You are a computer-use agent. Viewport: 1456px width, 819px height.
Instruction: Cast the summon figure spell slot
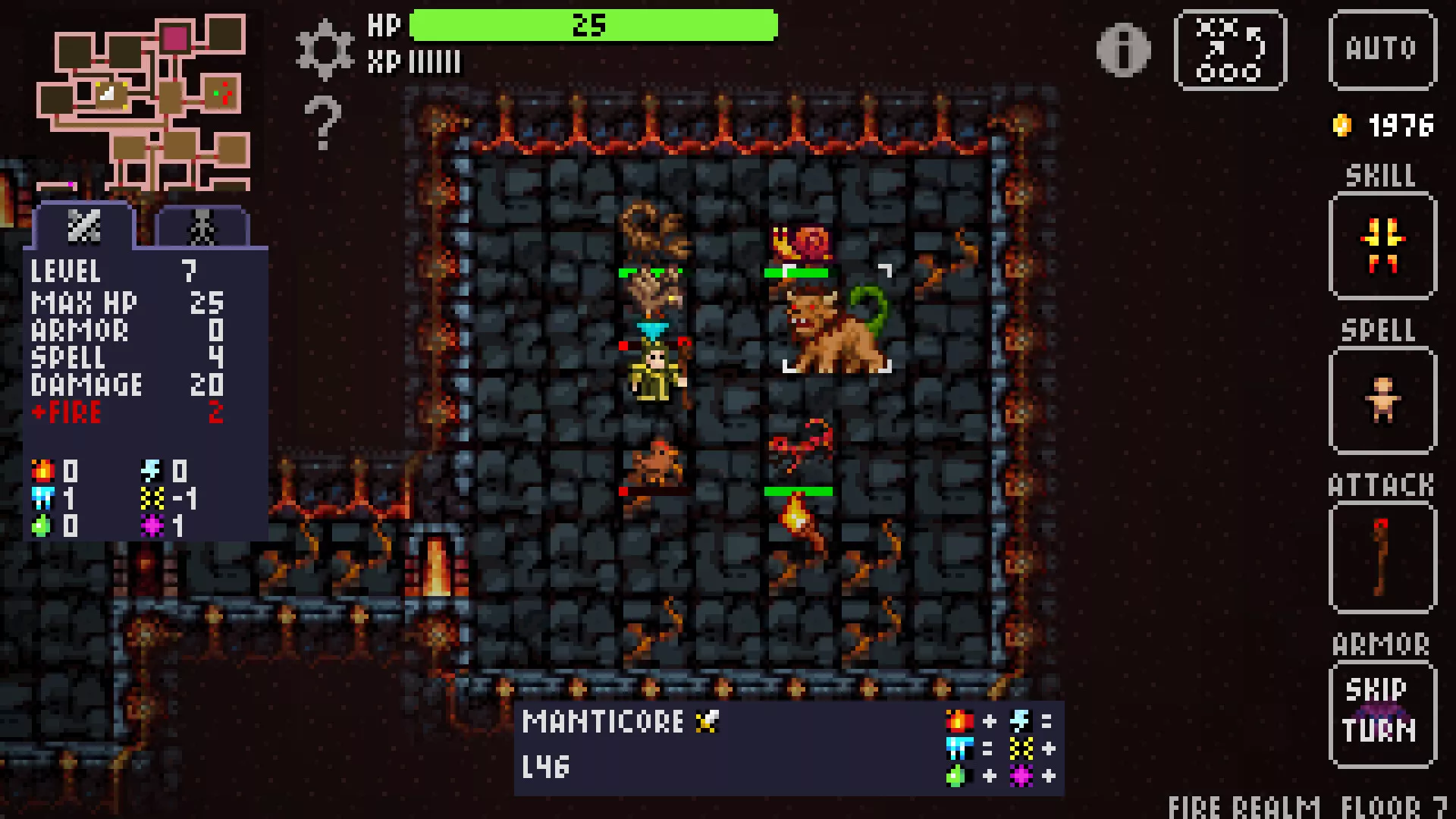click(1382, 400)
